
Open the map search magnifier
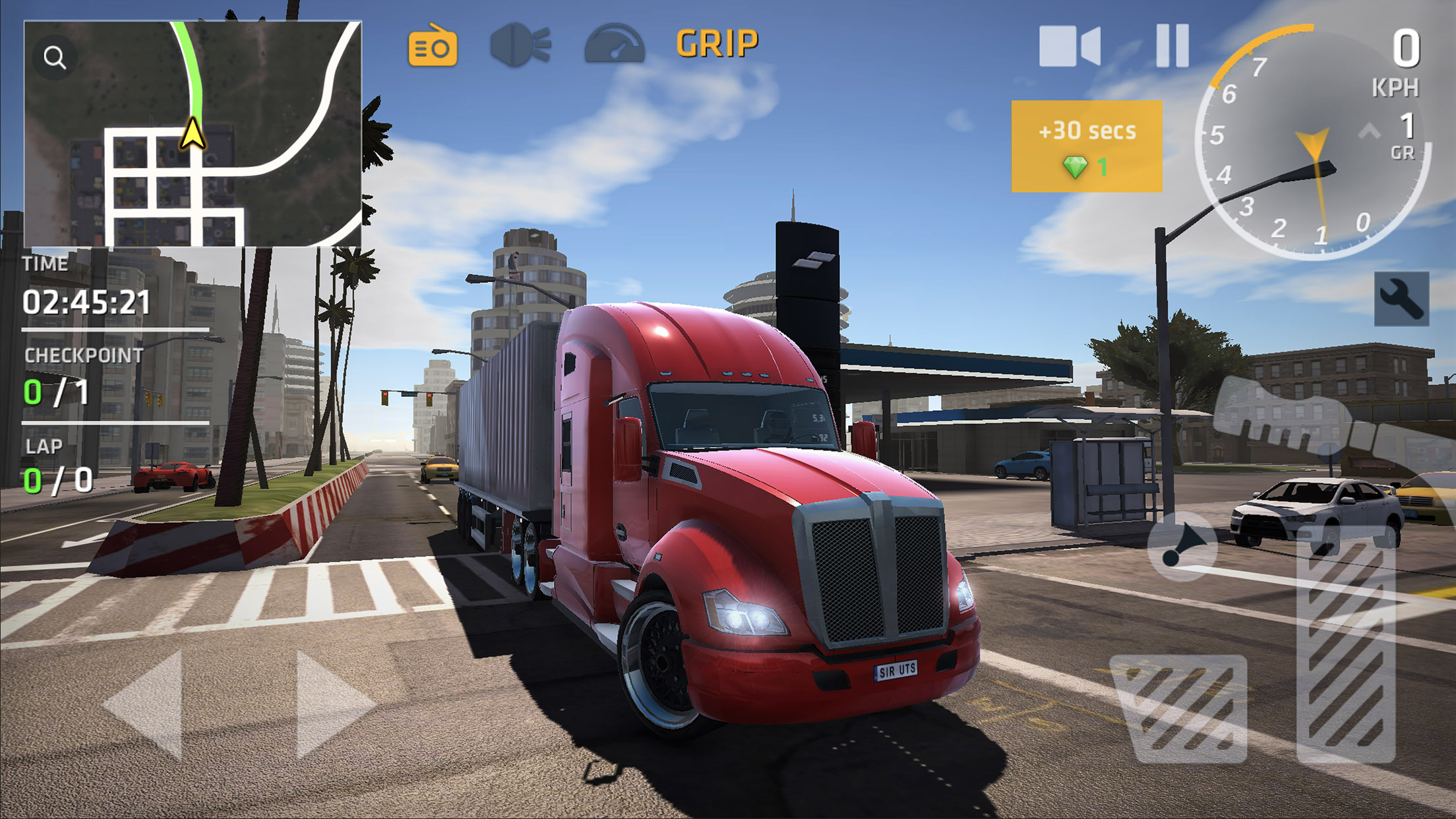coord(55,57)
